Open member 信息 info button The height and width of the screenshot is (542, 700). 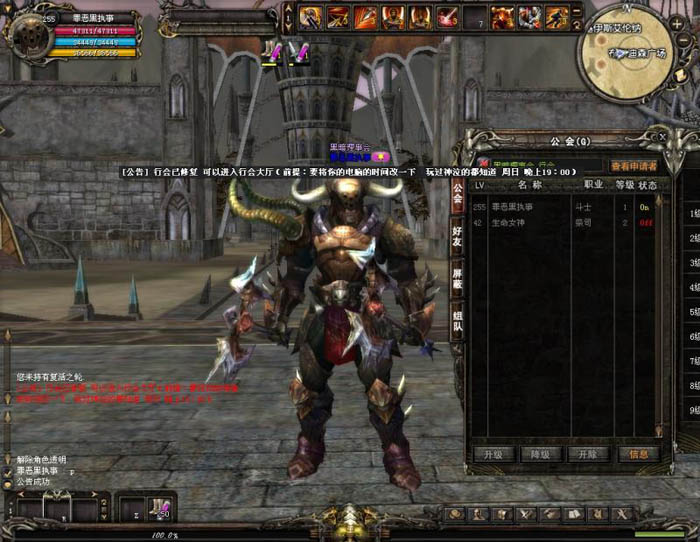pyautogui.click(x=637, y=453)
